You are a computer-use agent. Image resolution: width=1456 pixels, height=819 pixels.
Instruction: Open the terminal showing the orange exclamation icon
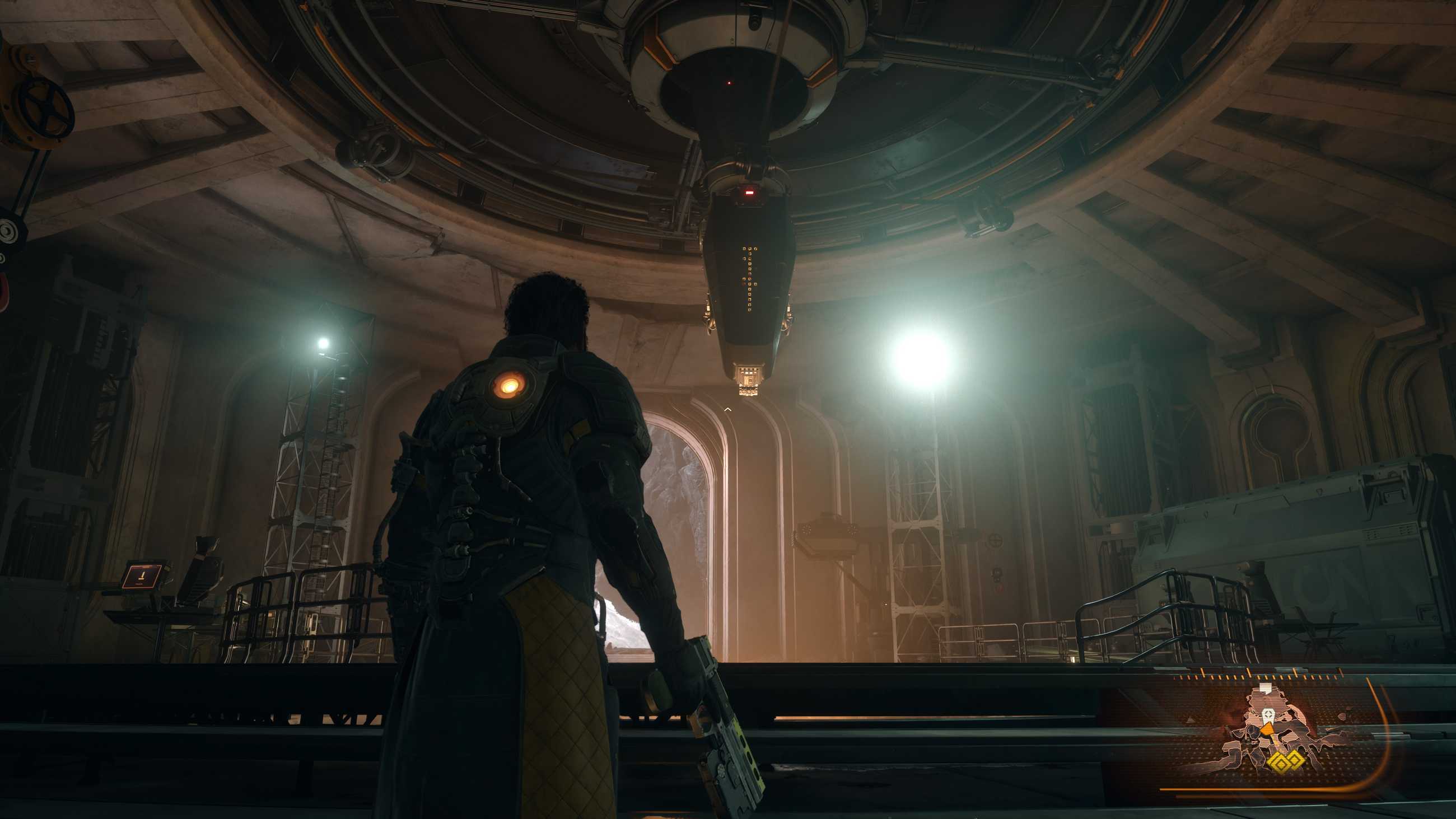(143, 577)
